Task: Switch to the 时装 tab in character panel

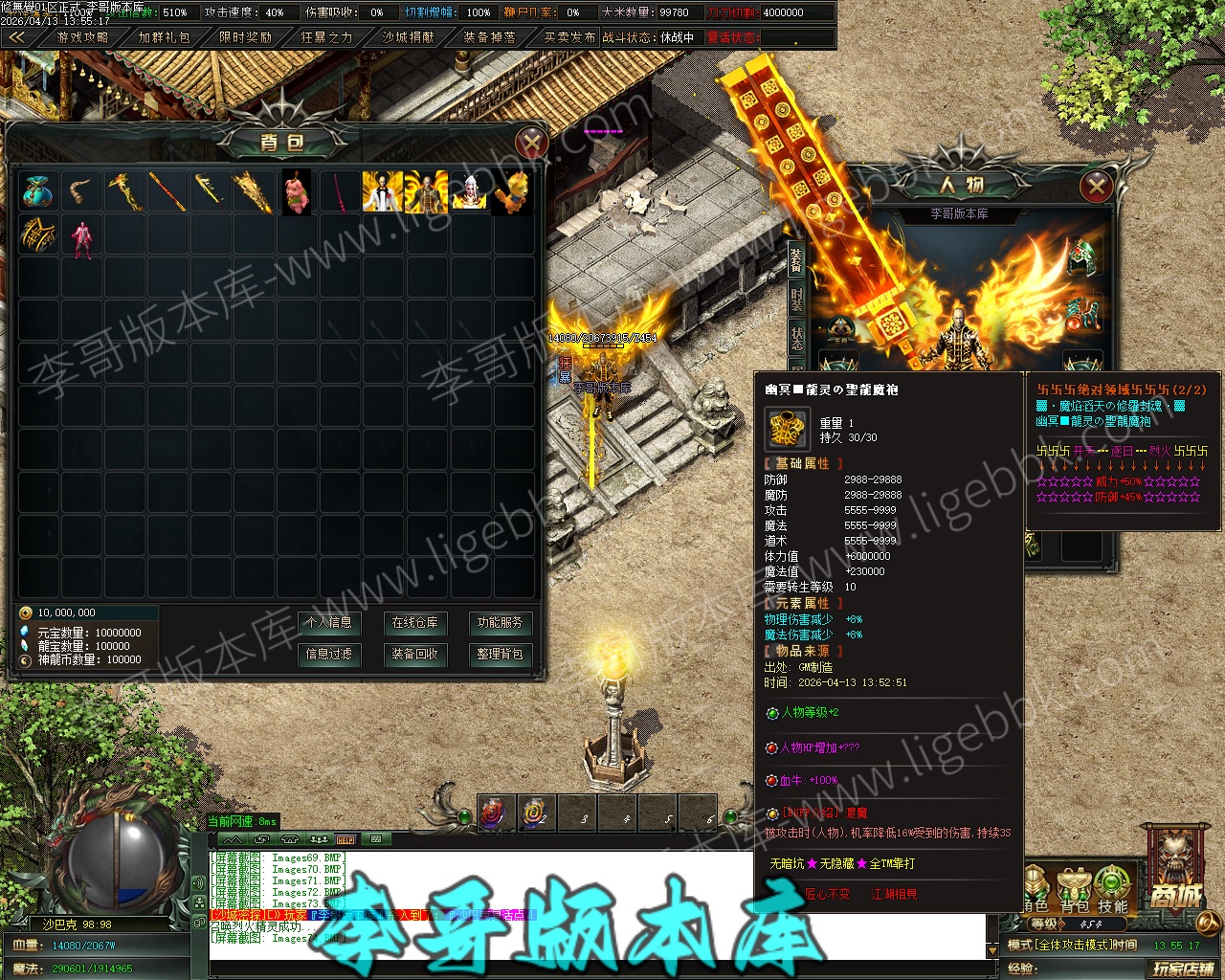Action: (x=797, y=299)
